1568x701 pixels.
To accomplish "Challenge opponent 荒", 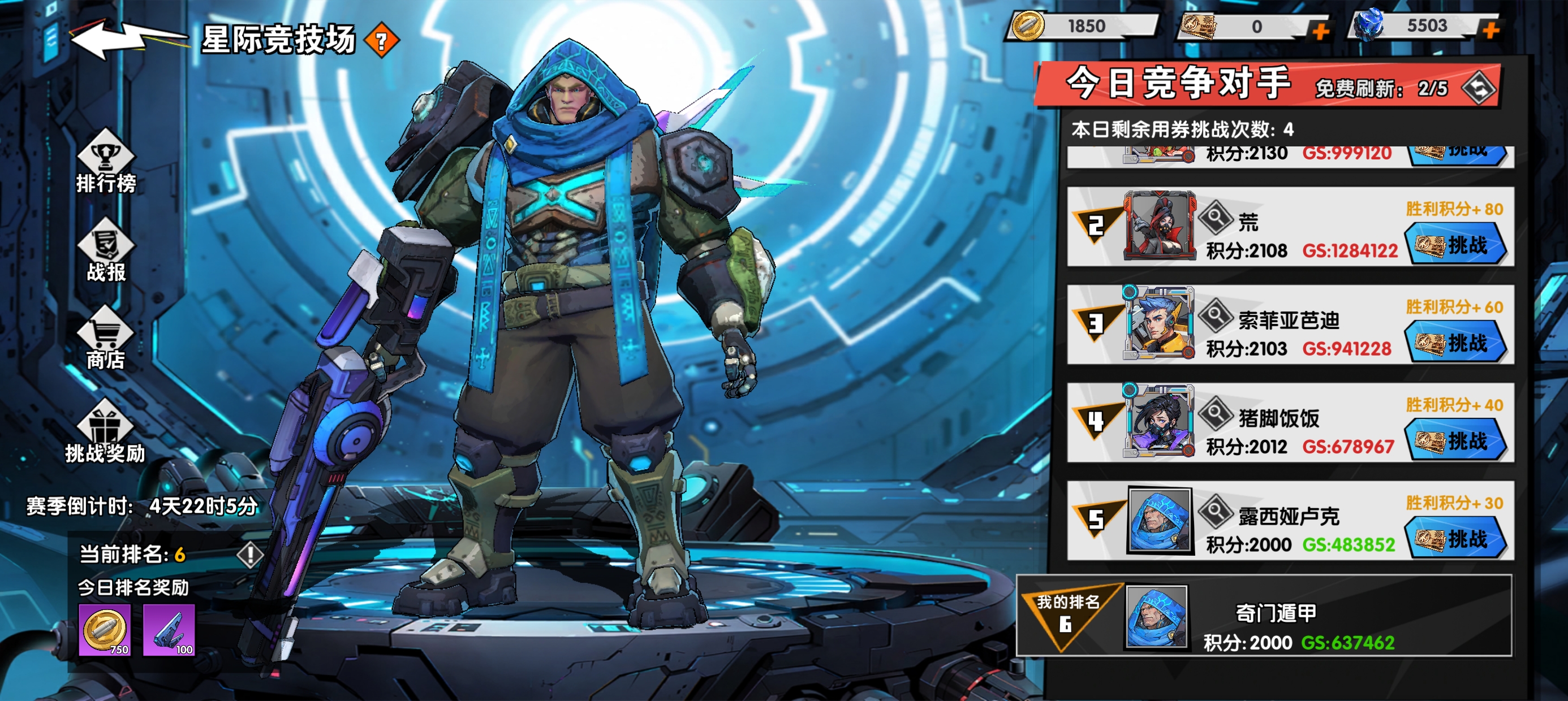I will [x=1456, y=245].
